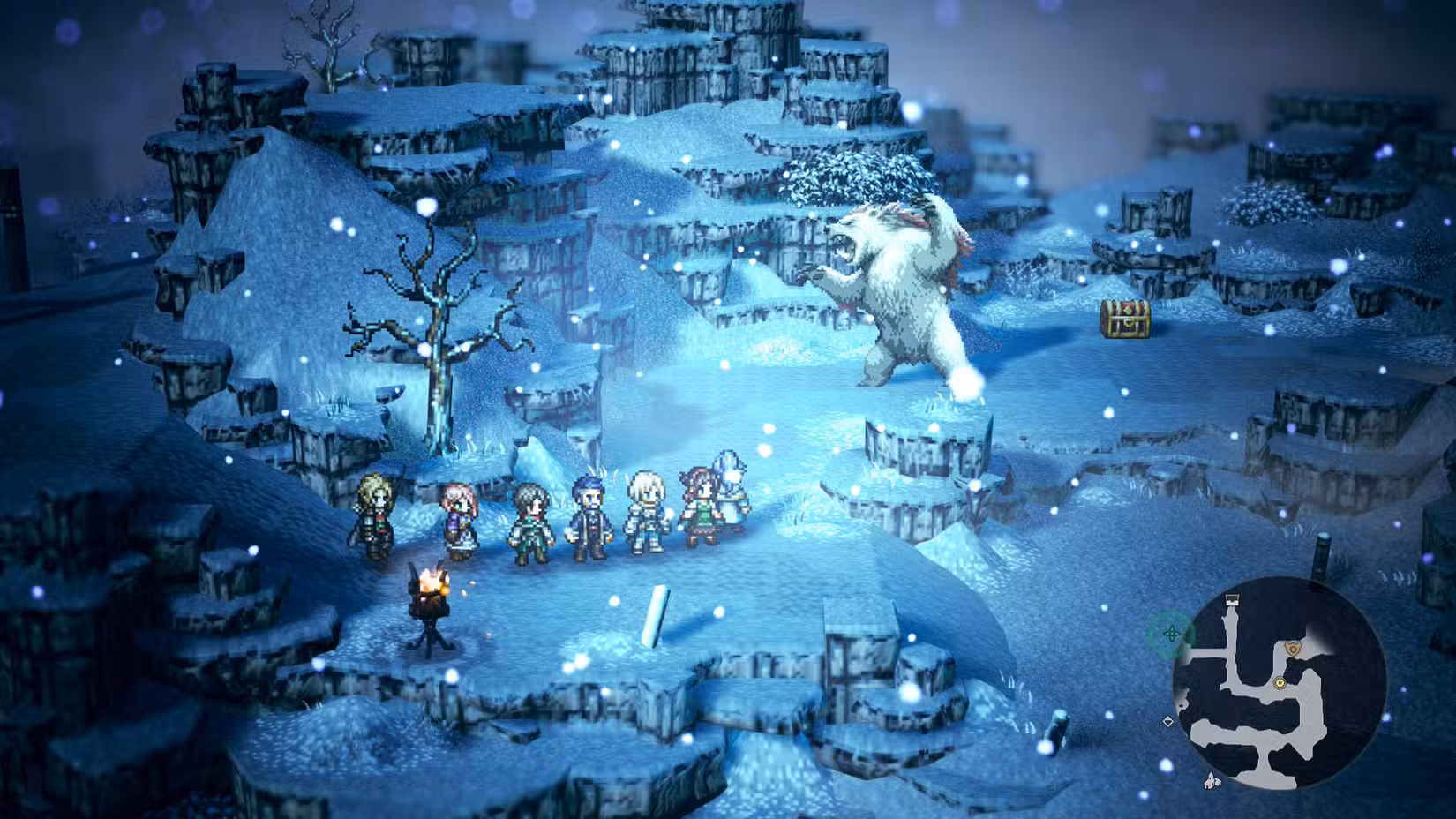This screenshot has width=1456, height=819.
Task: Click the yellow circular objective marker on minimap
Action: pyautogui.click(x=1280, y=684)
